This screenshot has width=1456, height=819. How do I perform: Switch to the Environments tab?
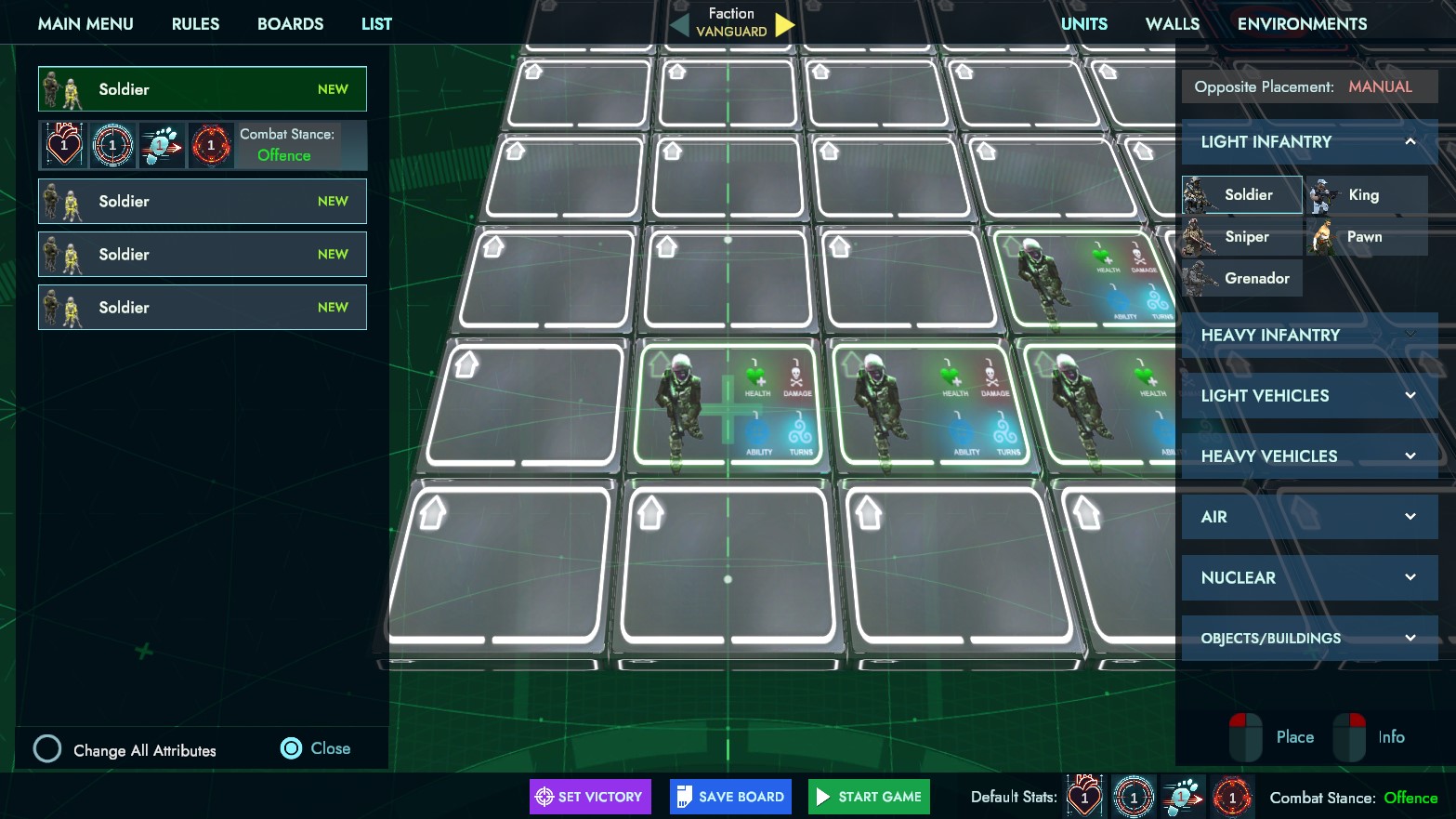pyautogui.click(x=1301, y=24)
